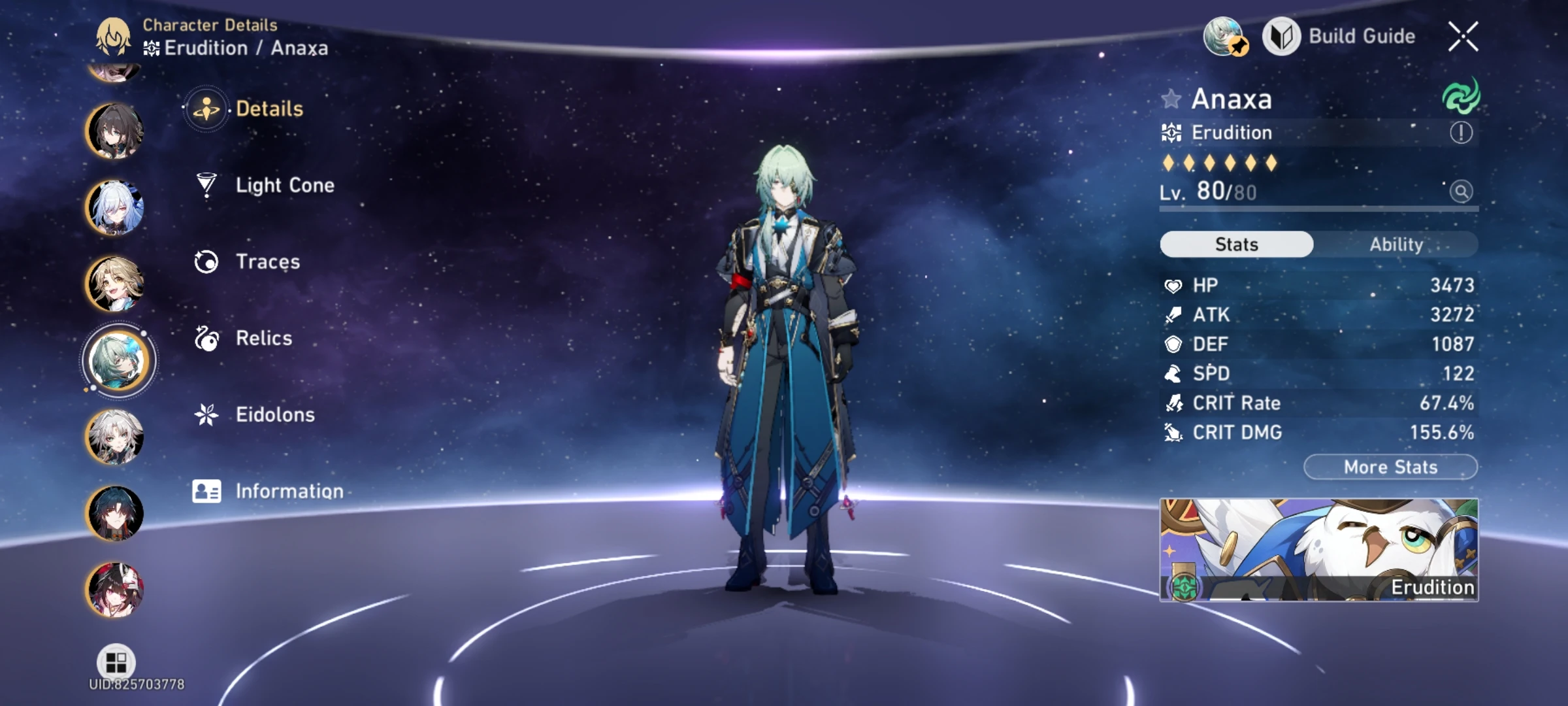Click the support character avatar beside Build Guide
The image size is (1568, 706).
[1224, 37]
